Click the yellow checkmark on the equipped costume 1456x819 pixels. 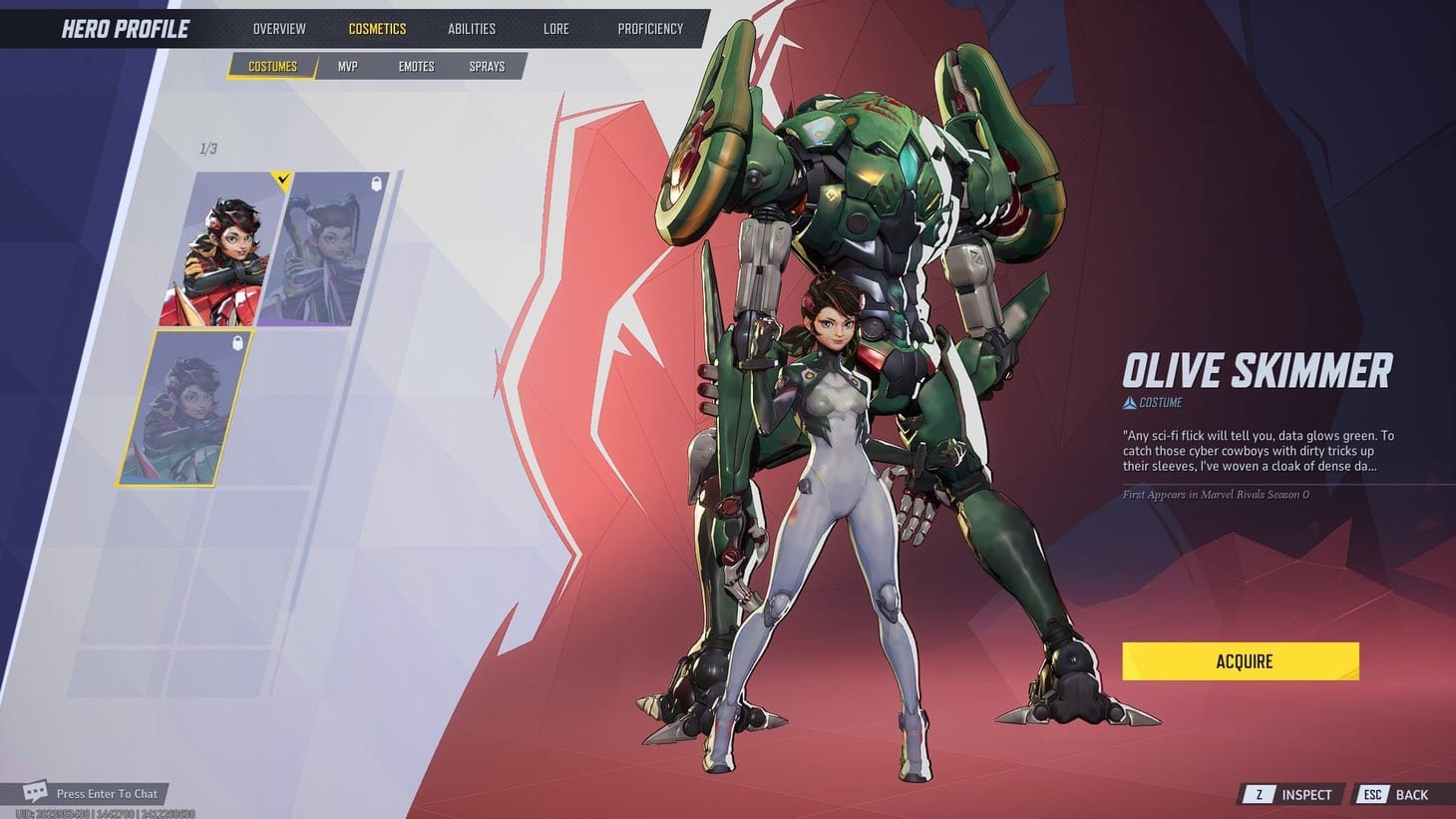click(283, 181)
